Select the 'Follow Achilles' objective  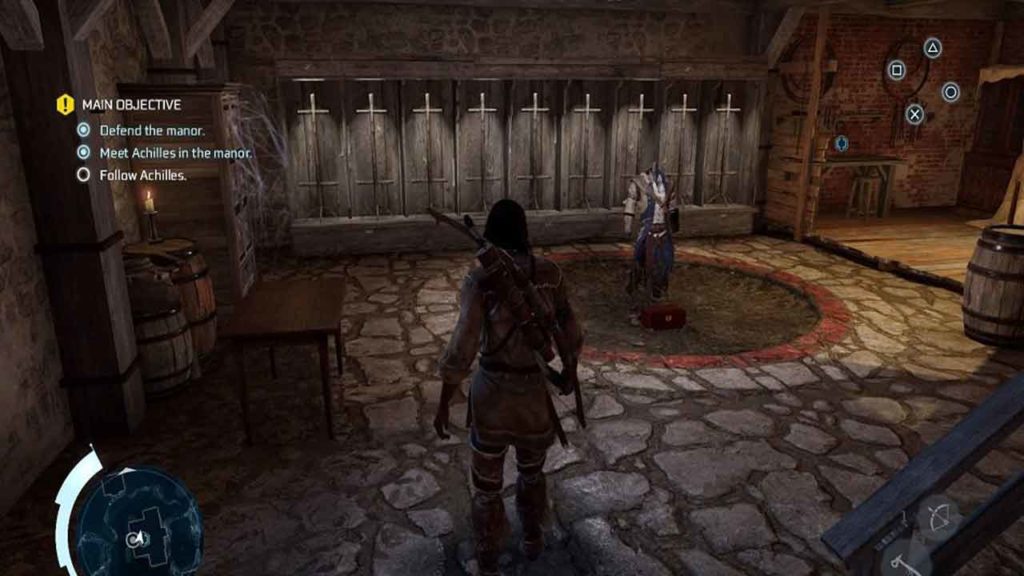[x=142, y=175]
